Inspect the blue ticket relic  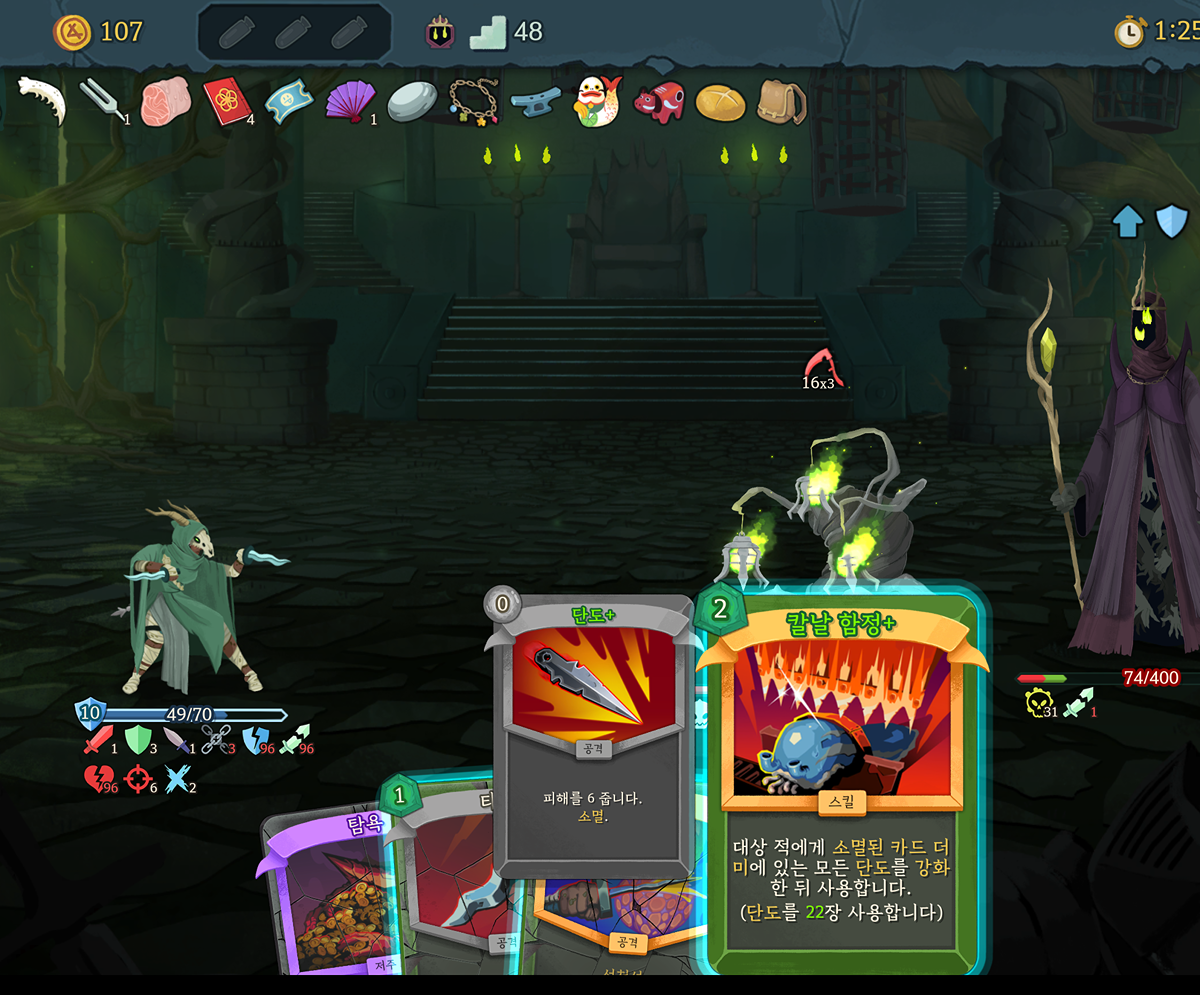(x=288, y=101)
